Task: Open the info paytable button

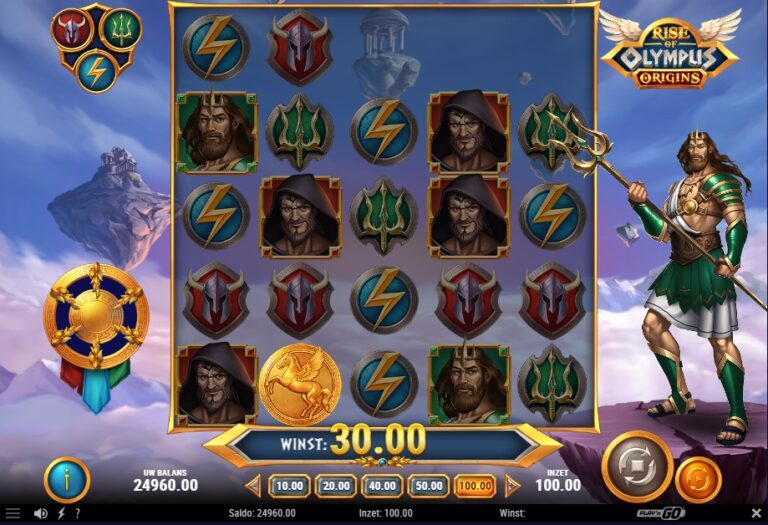Action: (x=67, y=479)
